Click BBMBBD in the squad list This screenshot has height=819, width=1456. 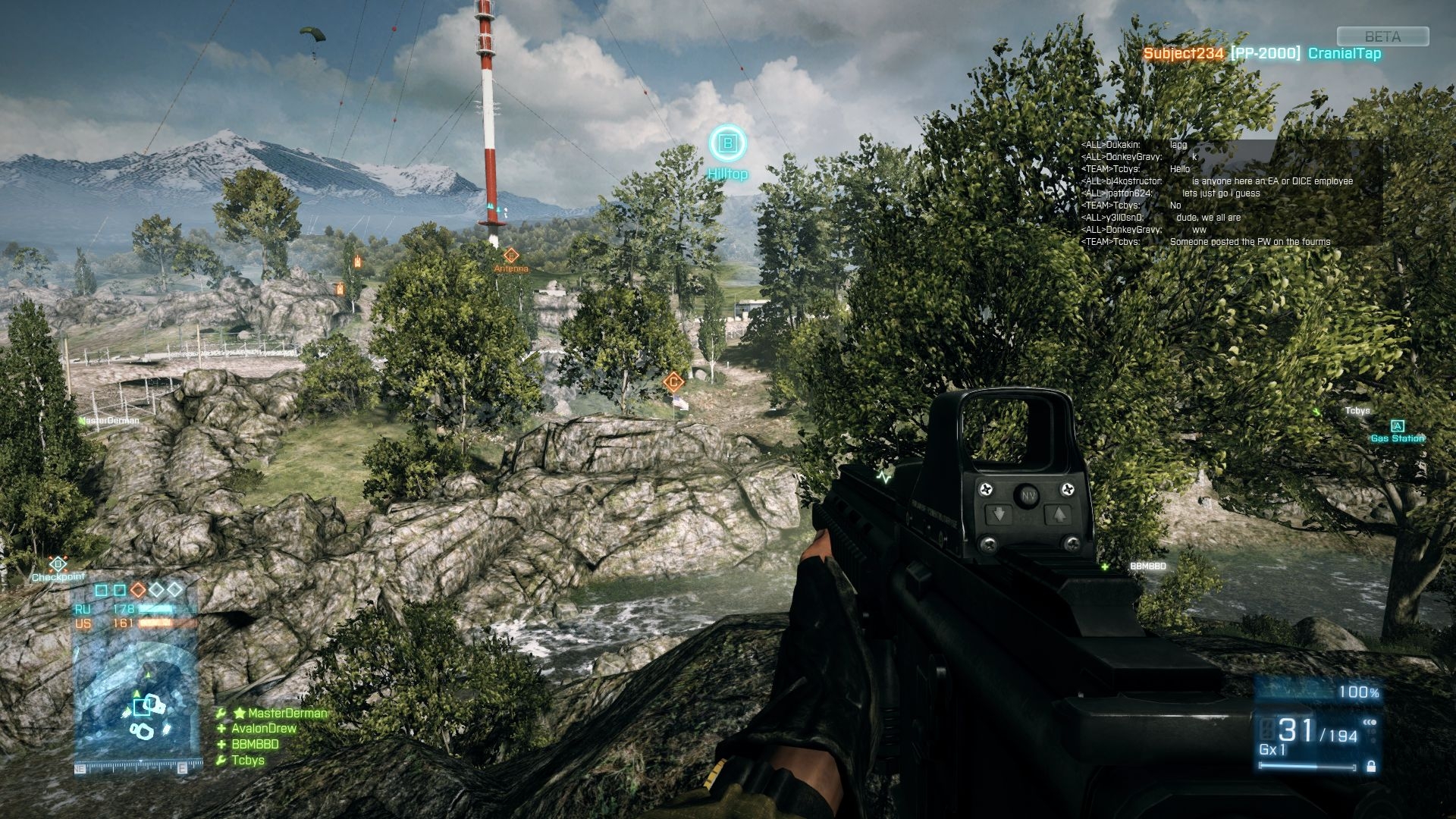(255, 744)
